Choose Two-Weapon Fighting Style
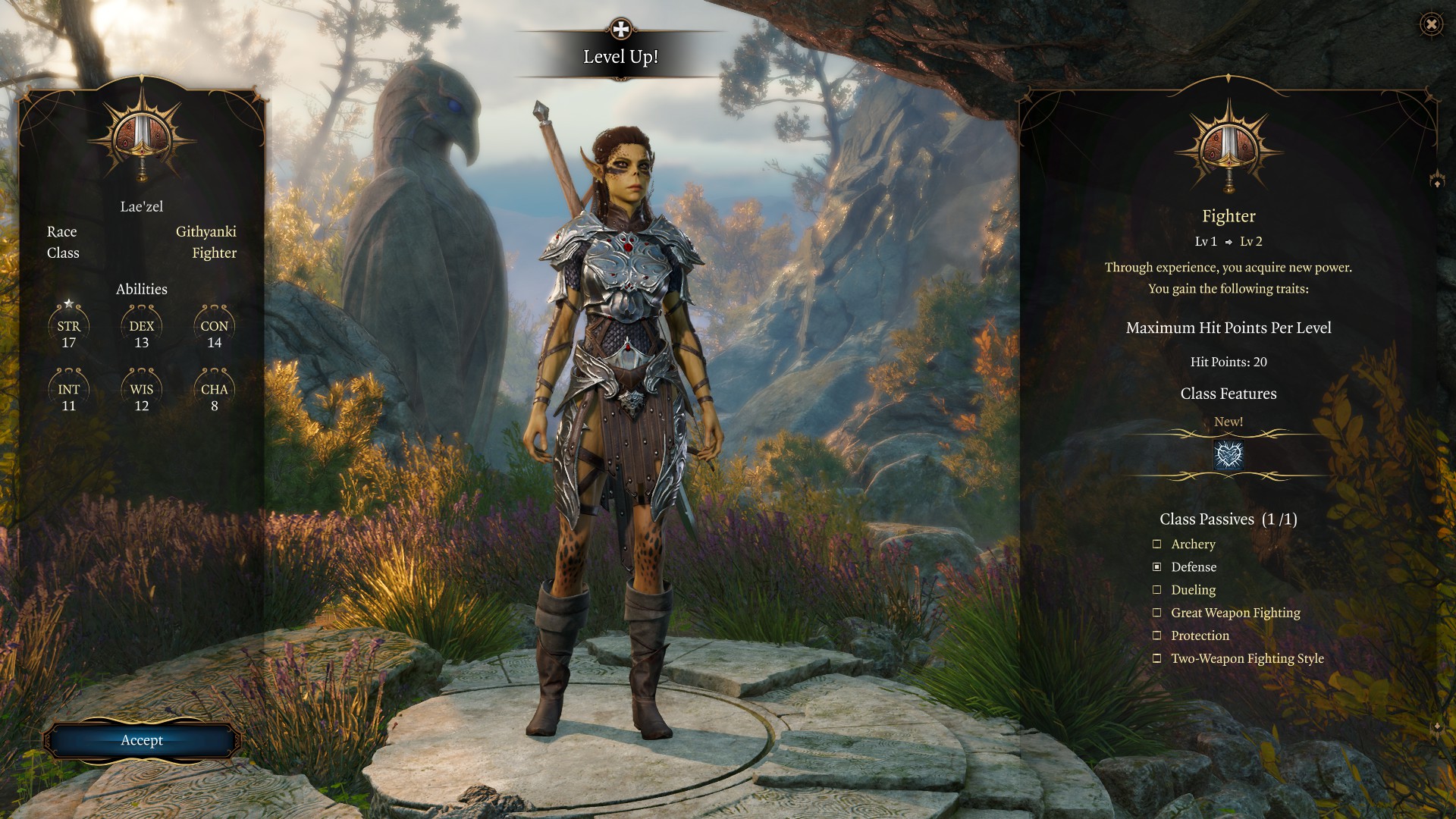The height and width of the screenshot is (819, 1456). (x=1157, y=658)
